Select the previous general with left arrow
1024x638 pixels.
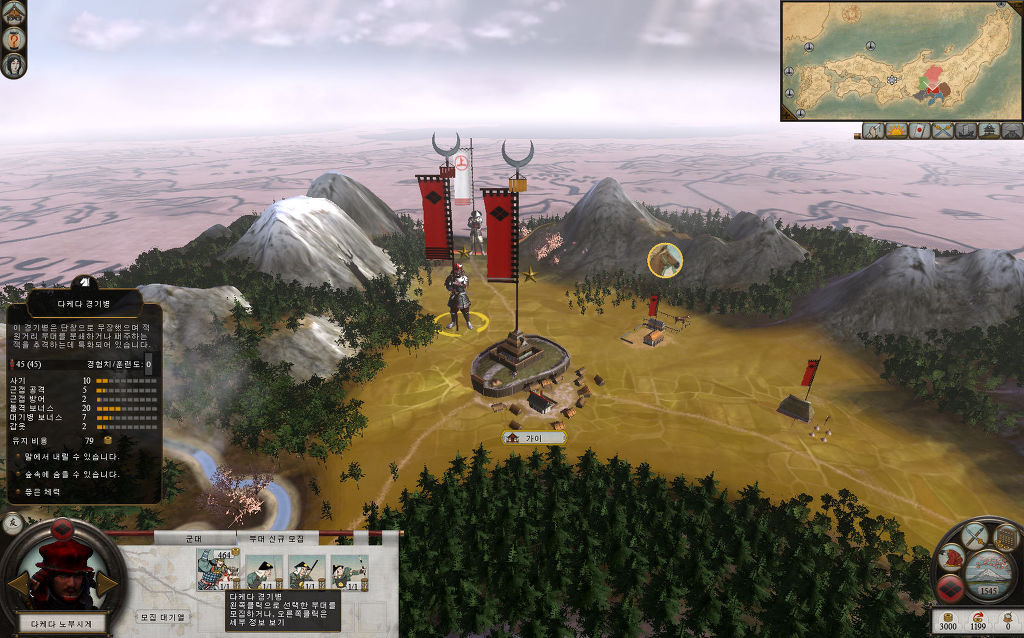click(x=19, y=584)
